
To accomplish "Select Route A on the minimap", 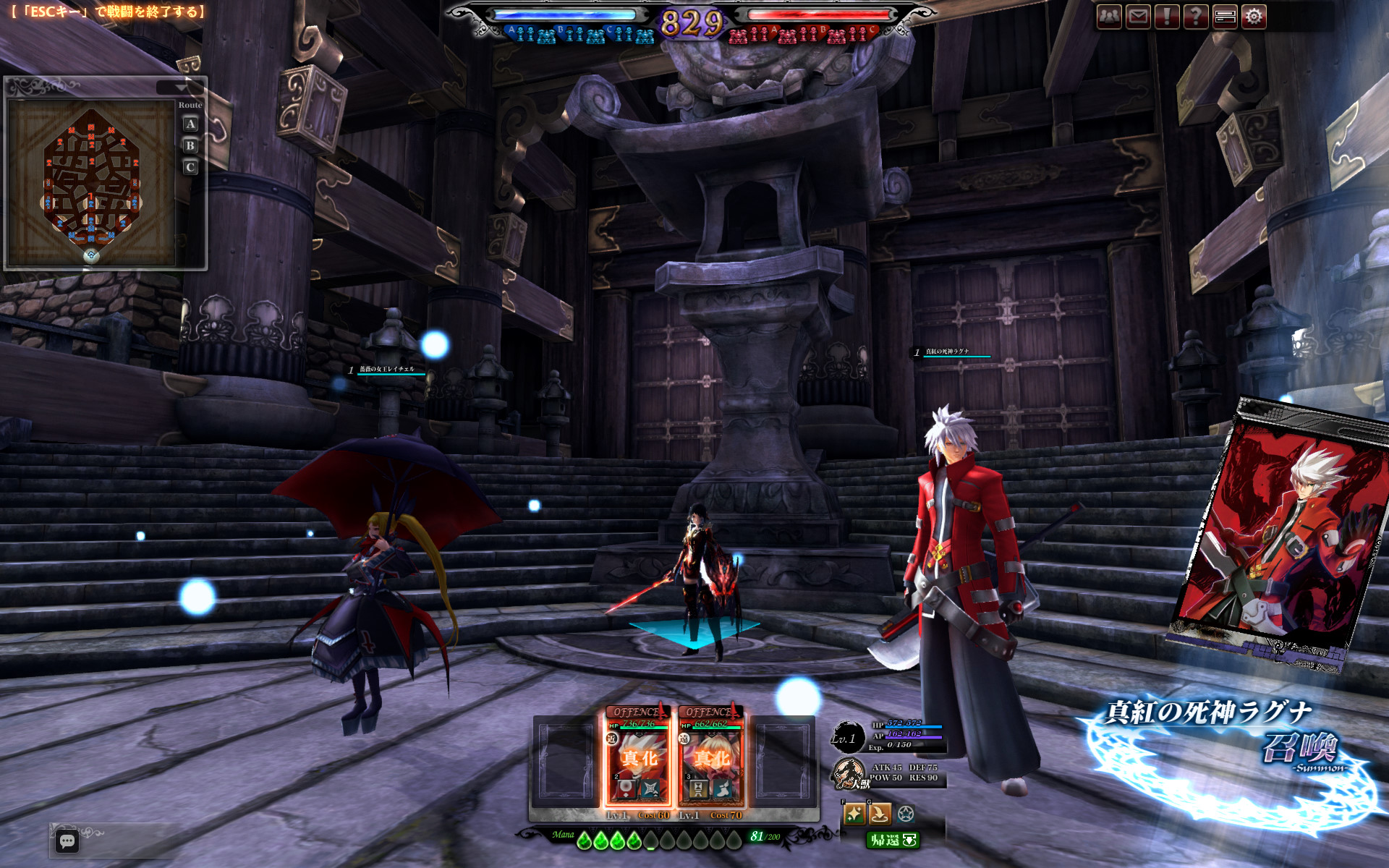I will pyautogui.click(x=190, y=124).
